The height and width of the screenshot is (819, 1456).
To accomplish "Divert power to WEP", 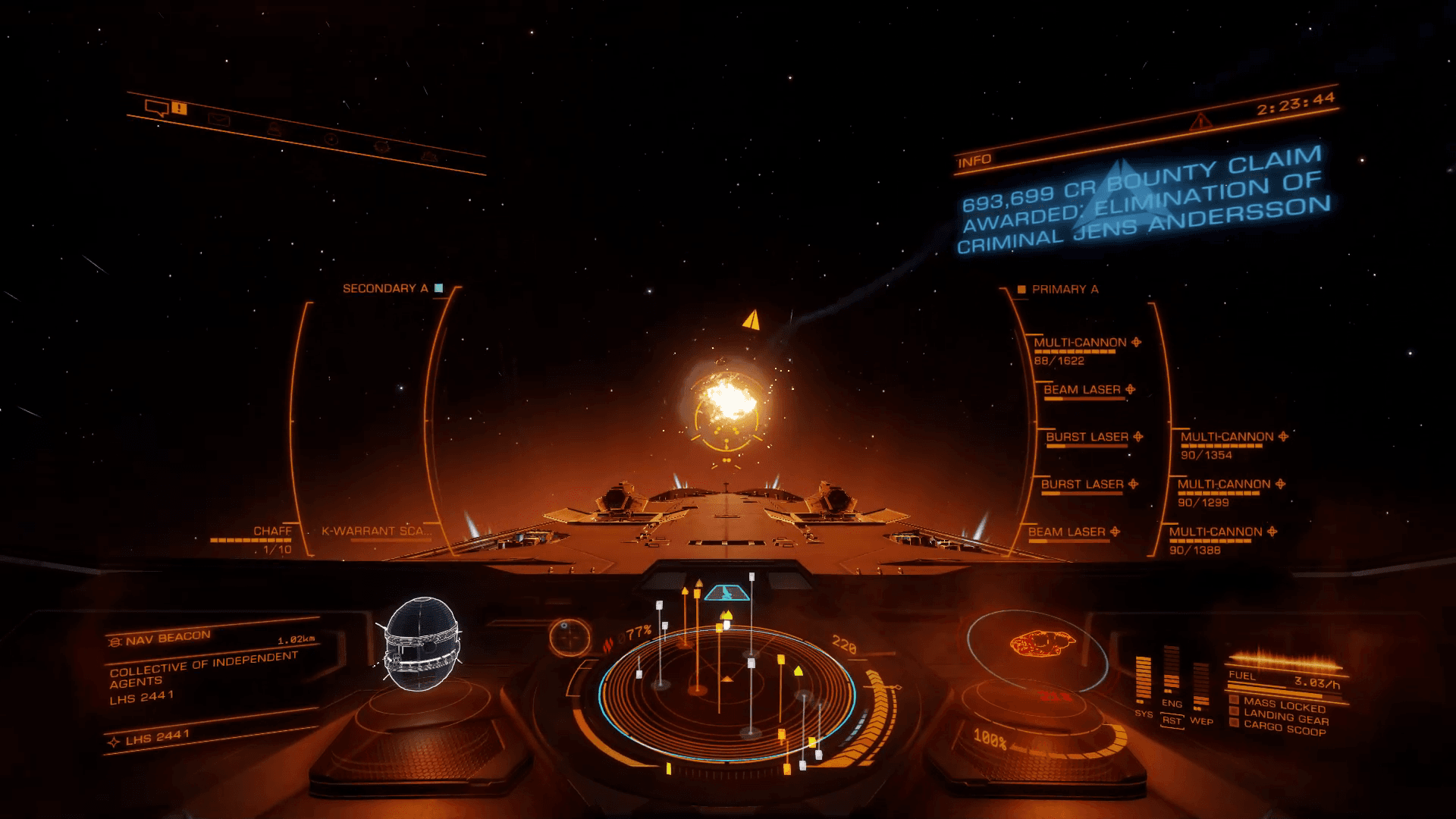I will point(1201,720).
